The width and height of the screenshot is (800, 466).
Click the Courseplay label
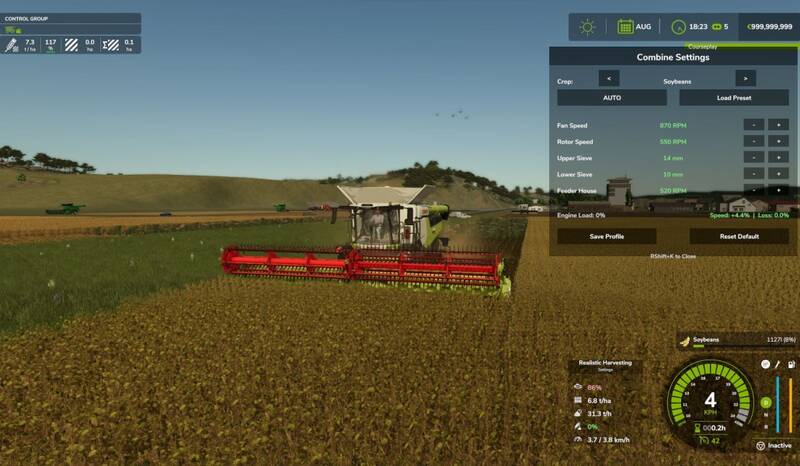[701, 46]
